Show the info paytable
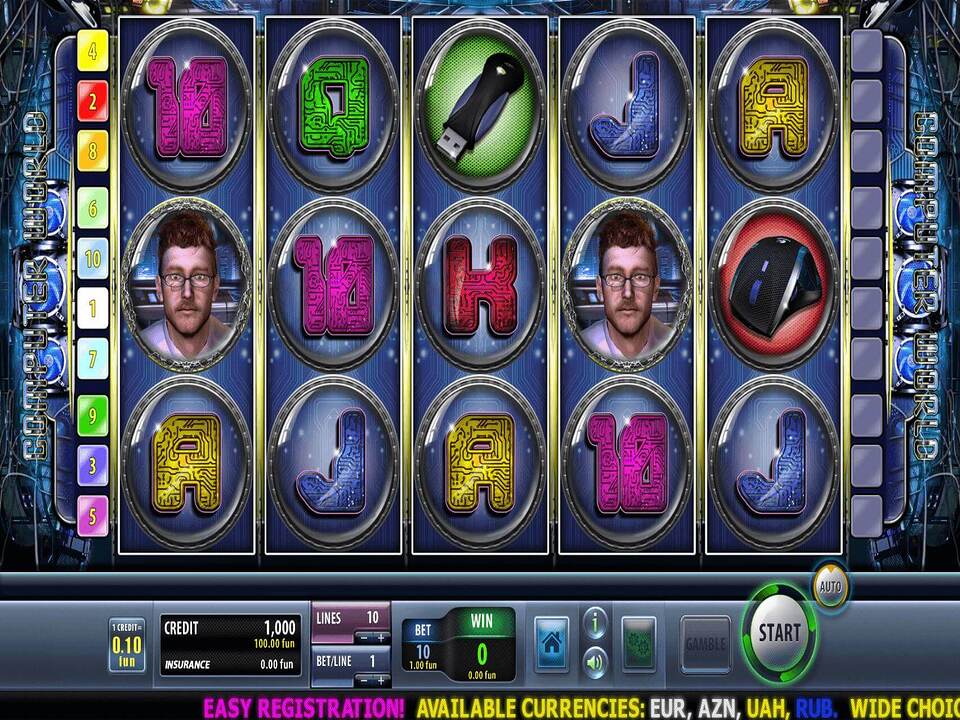960x720 pixels. (595, 624)
